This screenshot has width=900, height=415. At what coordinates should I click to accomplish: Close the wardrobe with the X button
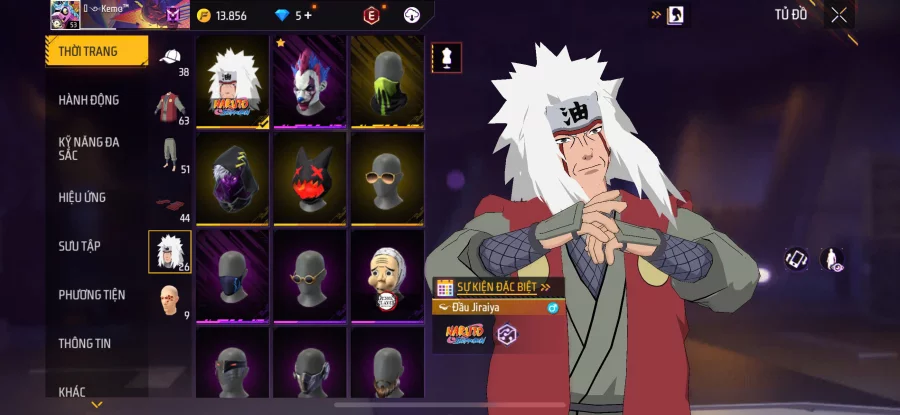839,15
